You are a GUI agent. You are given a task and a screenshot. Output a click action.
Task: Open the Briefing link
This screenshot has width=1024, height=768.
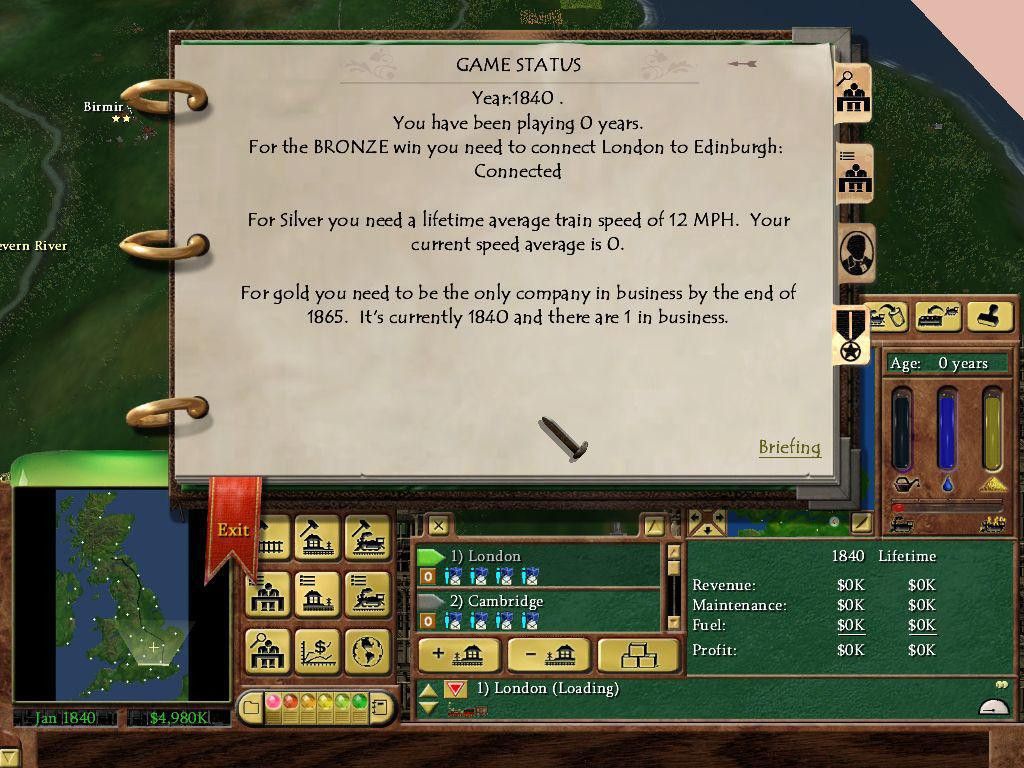pyautogui.click(x=789, y=447)
